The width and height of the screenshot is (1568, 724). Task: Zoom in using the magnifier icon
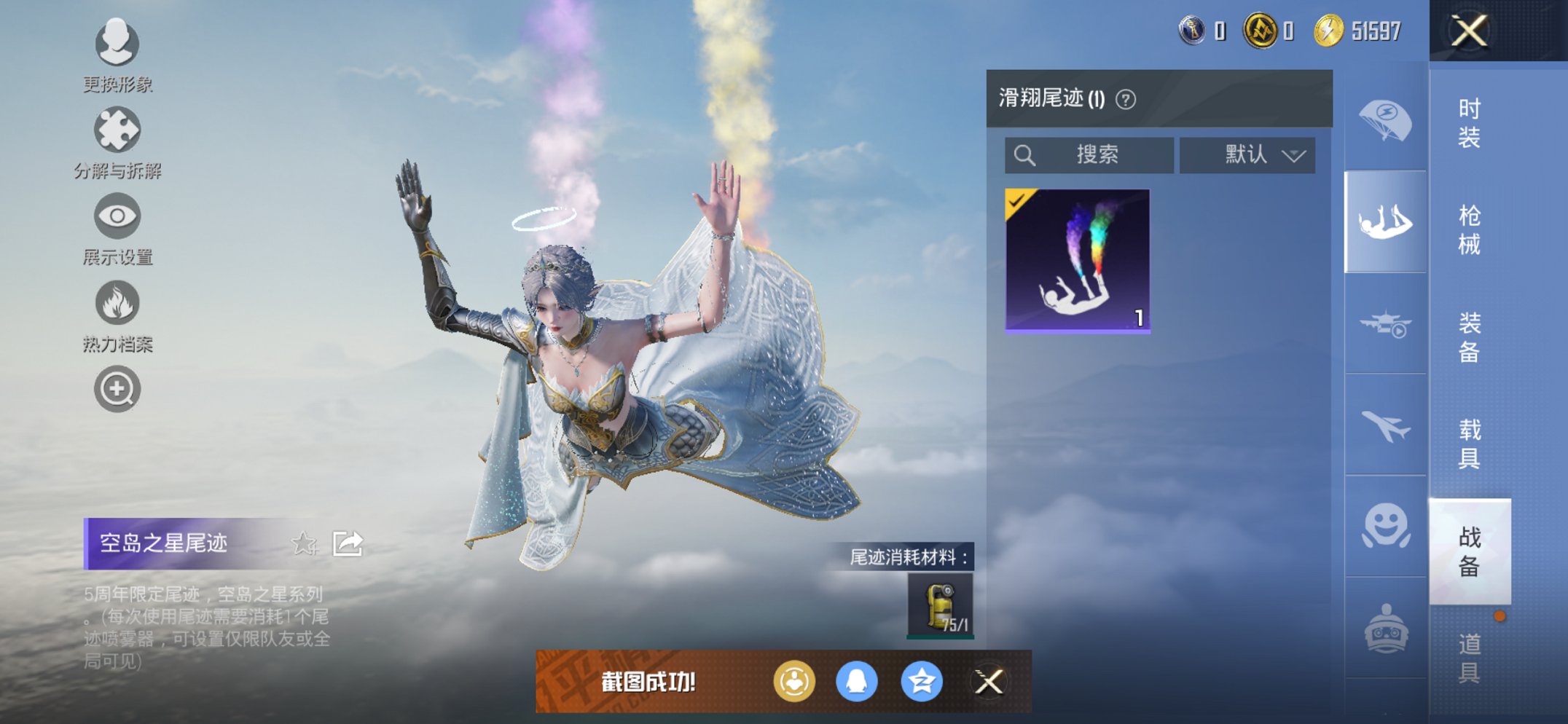click(x=117, y=390)
